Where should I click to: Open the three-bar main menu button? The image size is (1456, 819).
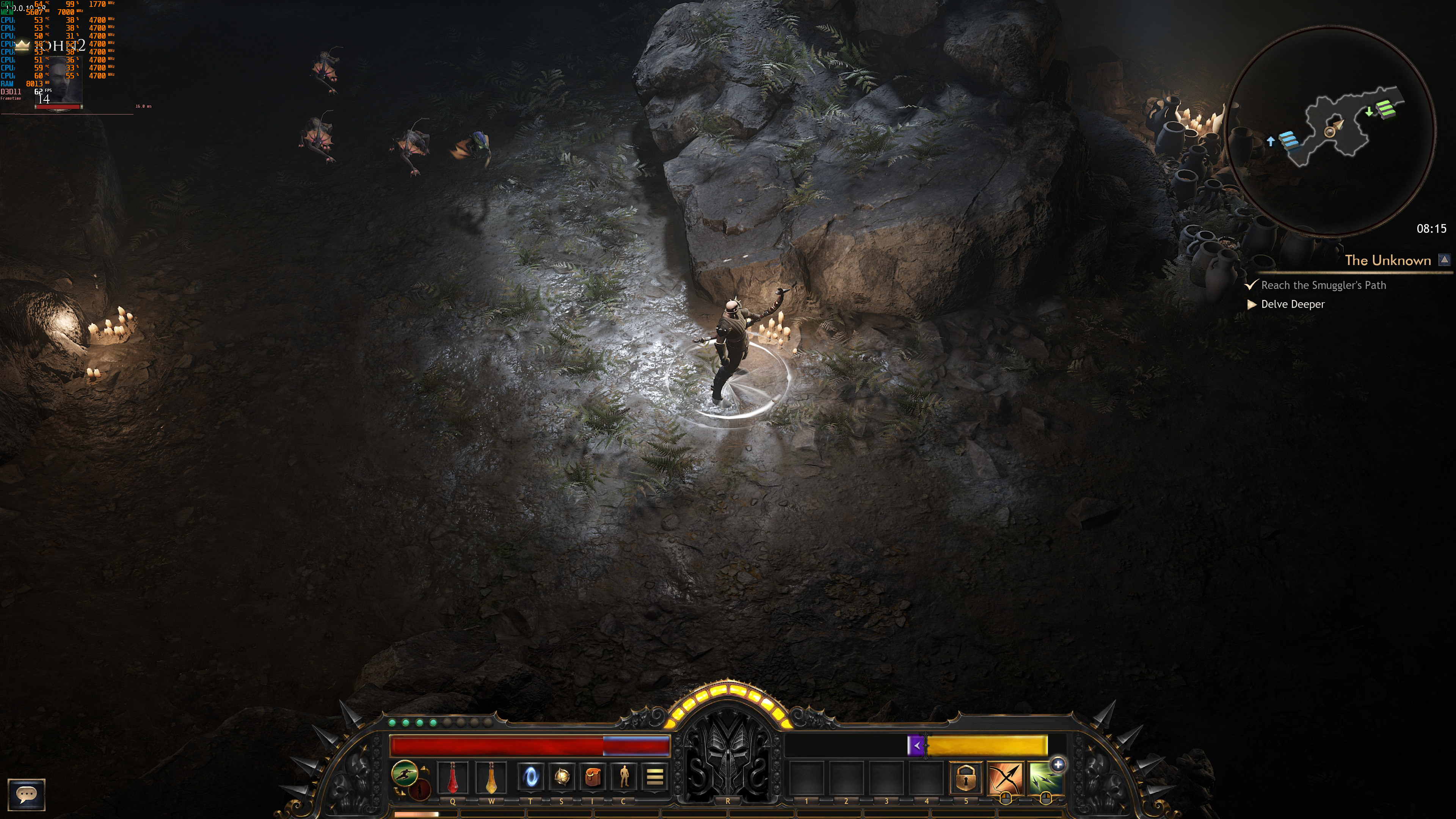click(x=654, y=778)
